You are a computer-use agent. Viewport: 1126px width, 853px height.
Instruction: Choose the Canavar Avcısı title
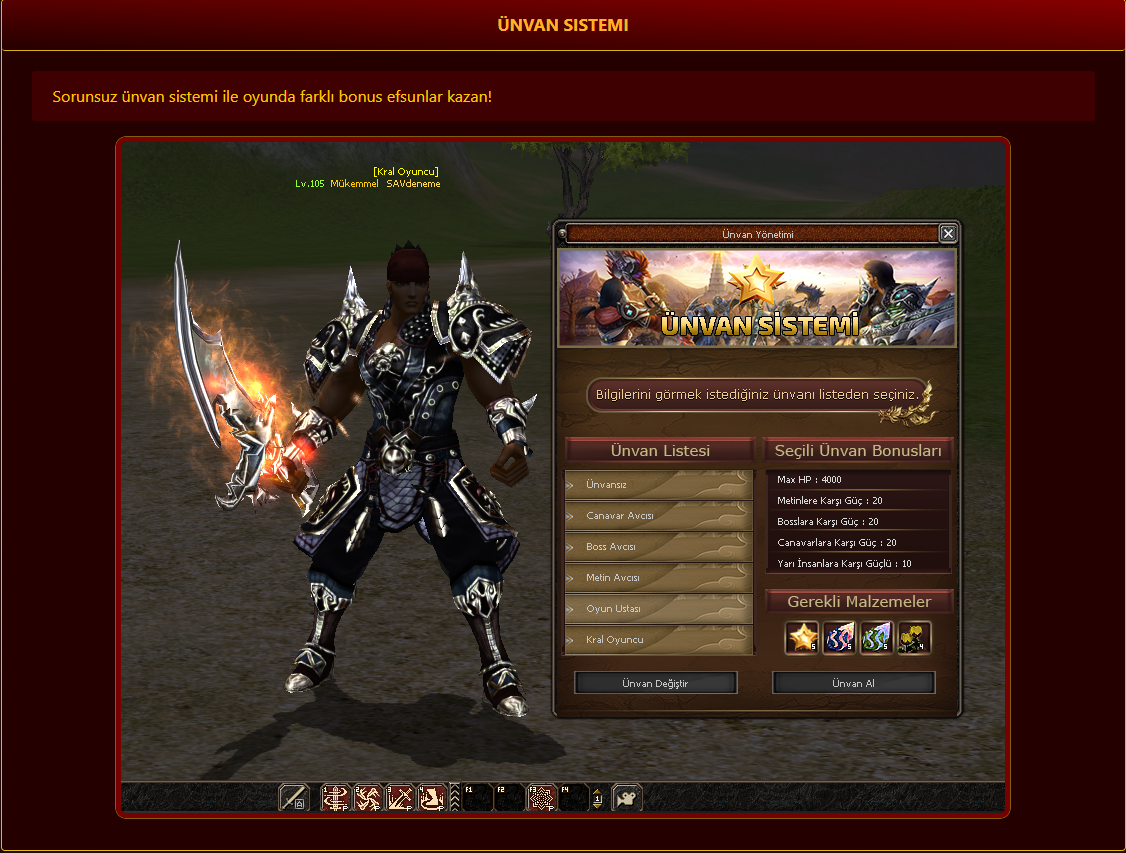658,516
